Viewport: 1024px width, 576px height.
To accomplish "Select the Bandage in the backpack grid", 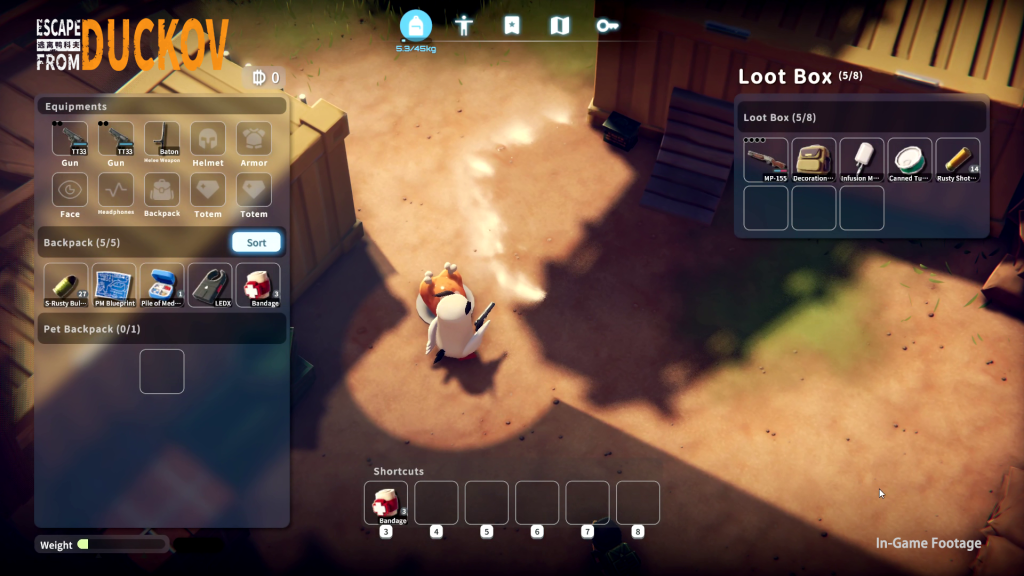I will (258, 285).
